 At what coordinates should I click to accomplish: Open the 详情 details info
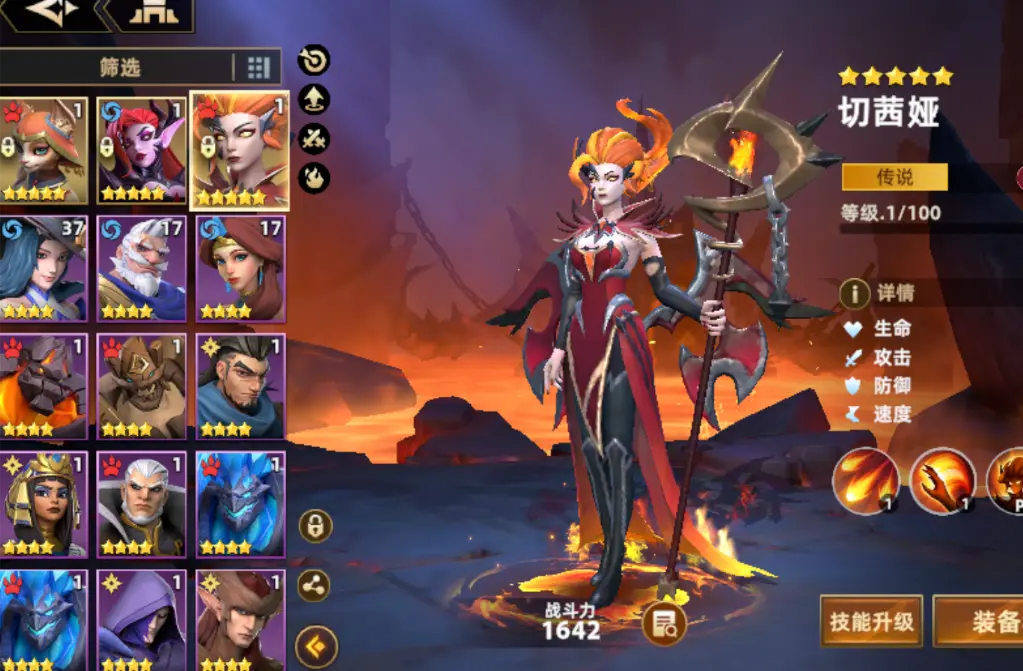coord(878,294)
